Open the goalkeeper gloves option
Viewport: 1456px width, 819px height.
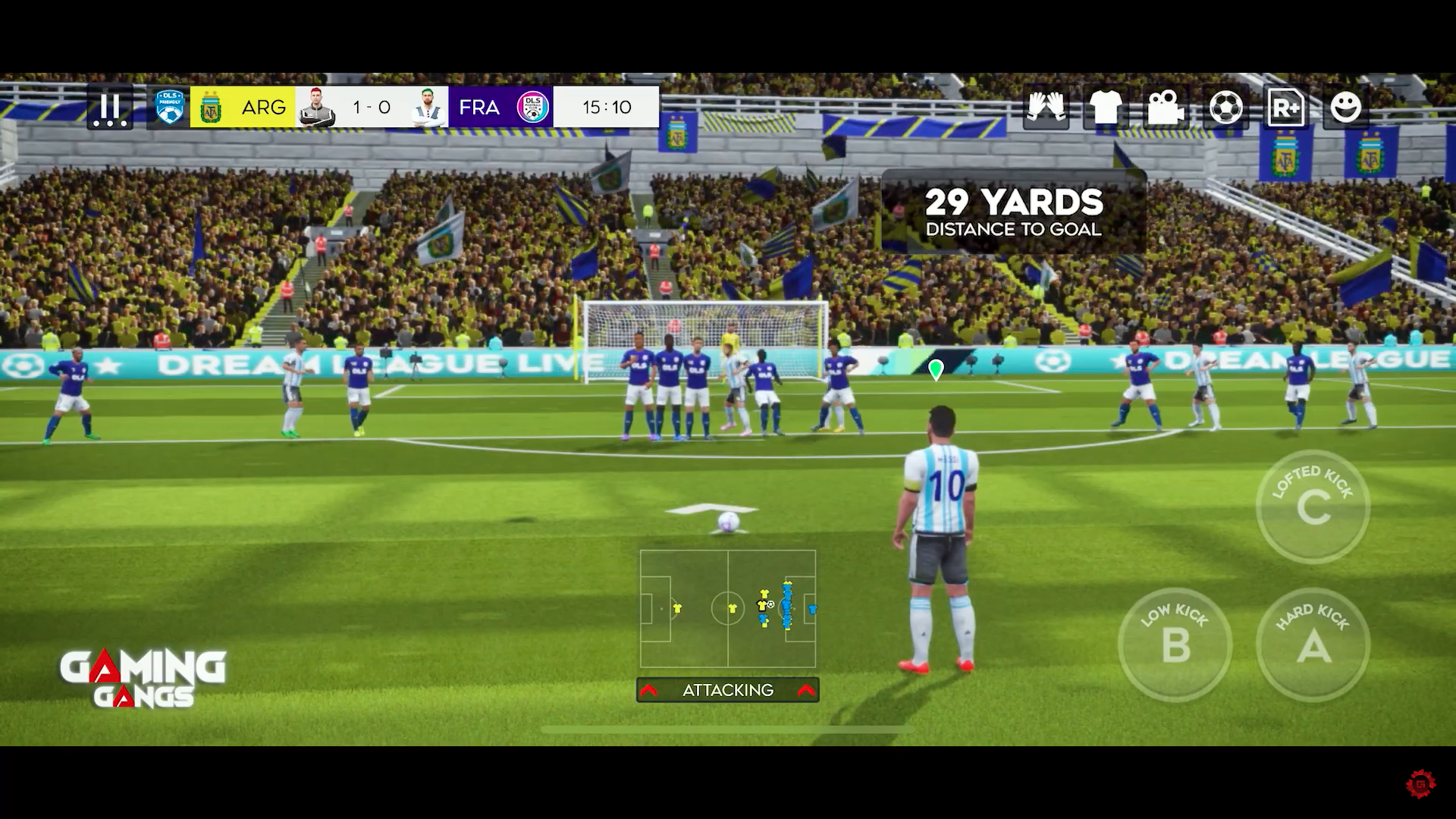1046,107
